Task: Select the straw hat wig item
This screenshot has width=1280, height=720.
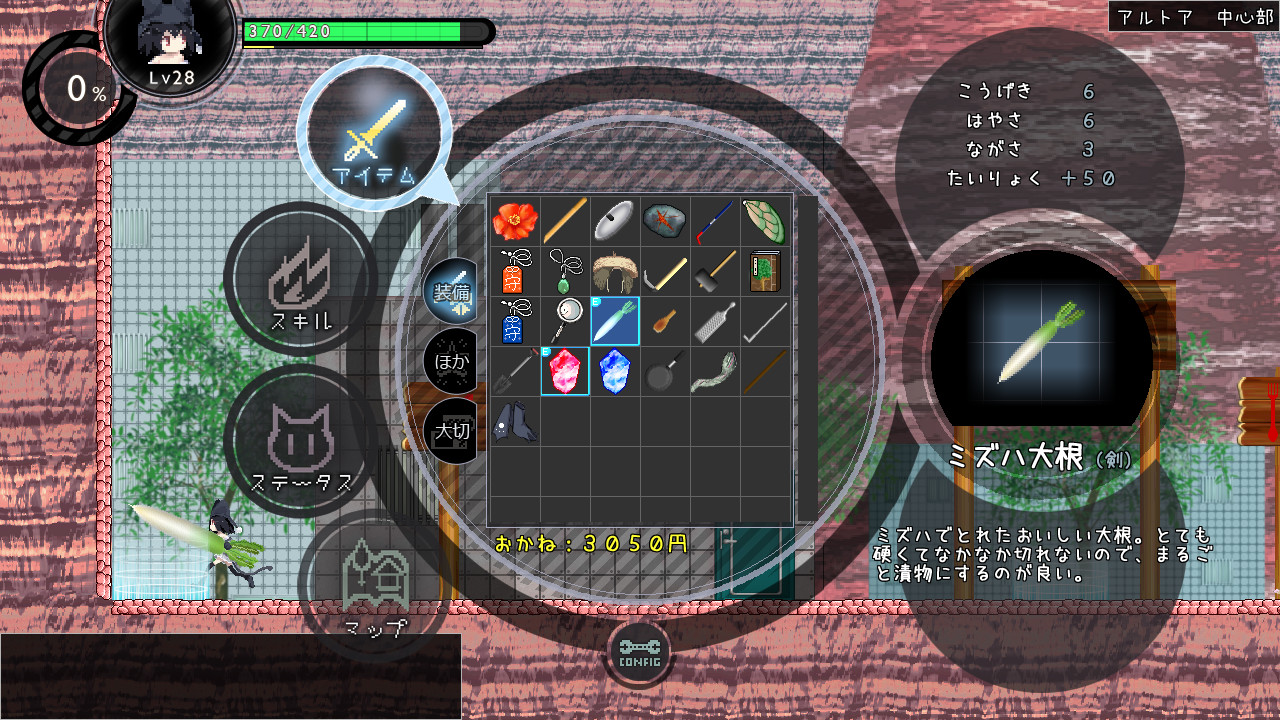Action: click(615, 271)
